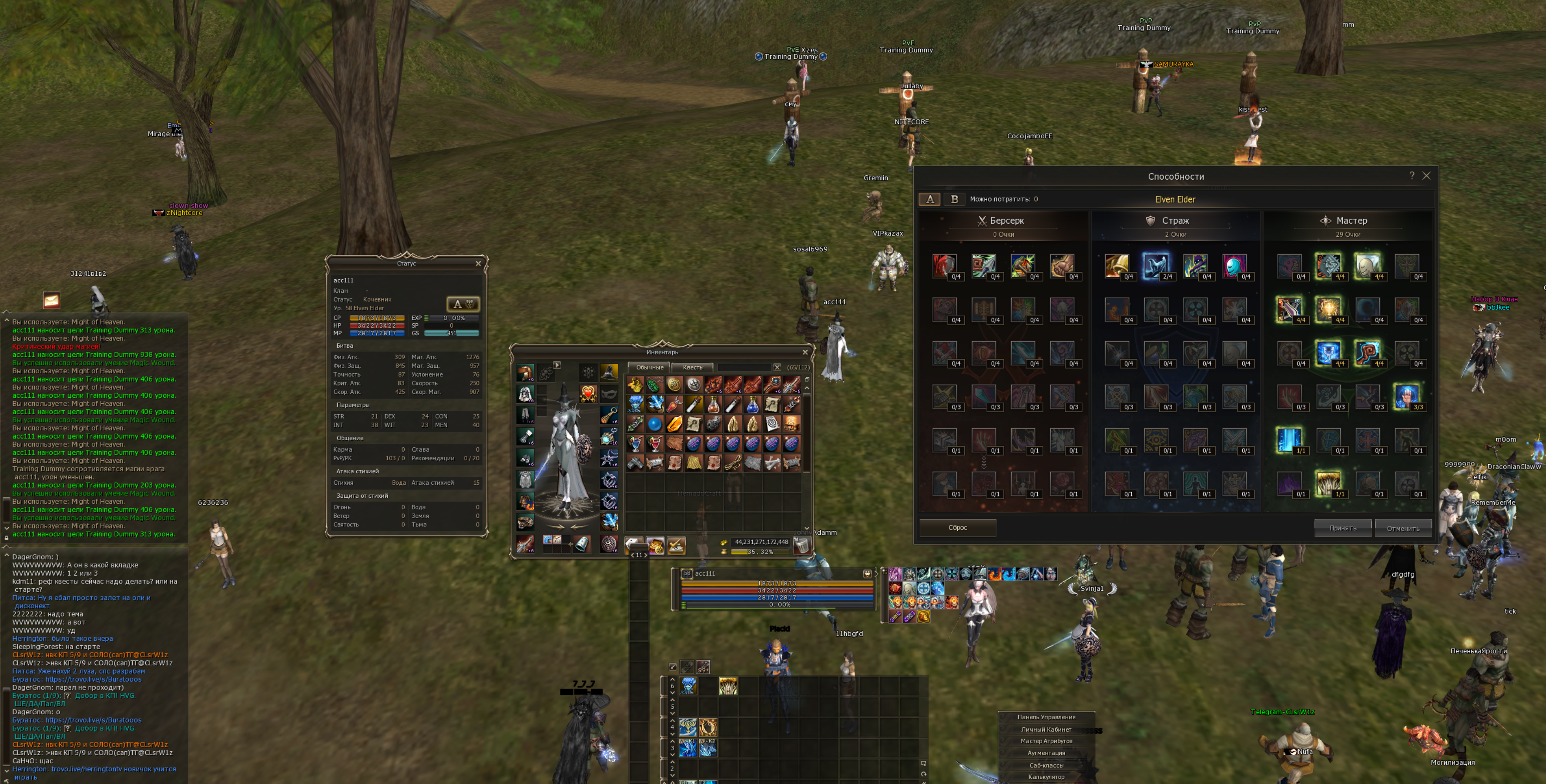1546x784 pixels.
Task: Select the gold coins pile inventory item
Action: [x=635, y=385]
